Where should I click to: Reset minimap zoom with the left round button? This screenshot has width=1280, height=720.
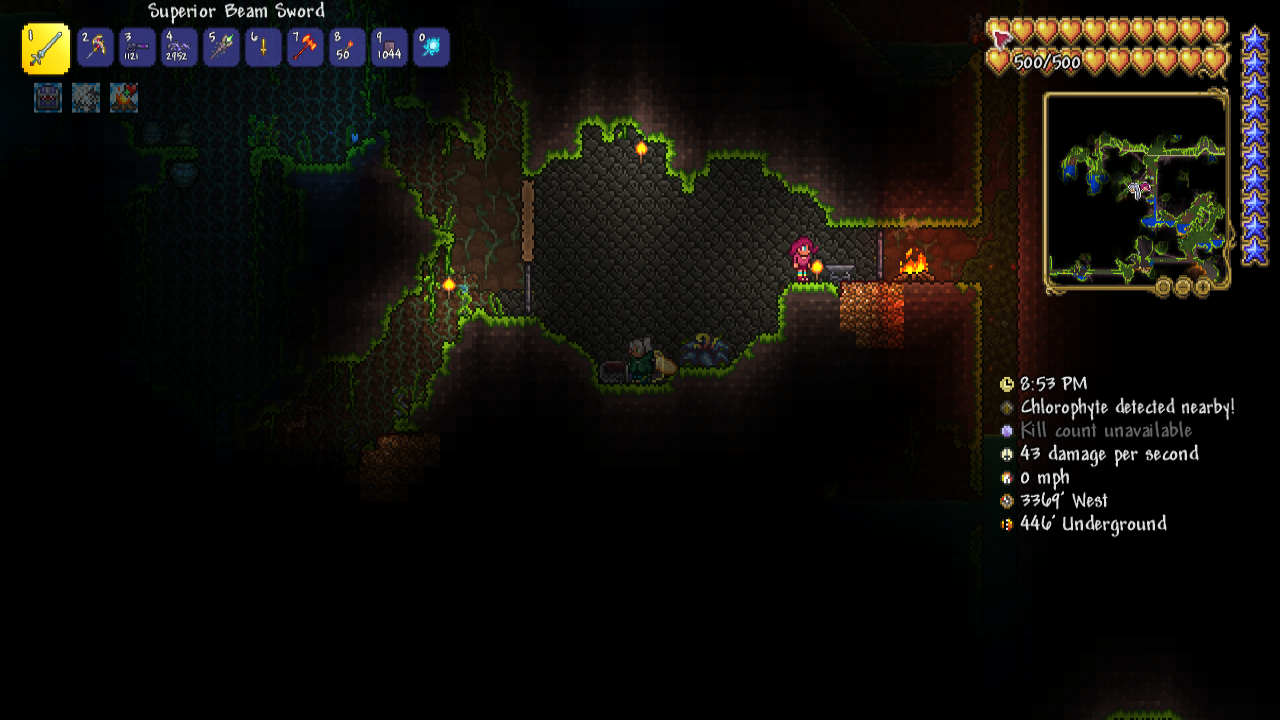[x=1163, y=288]
